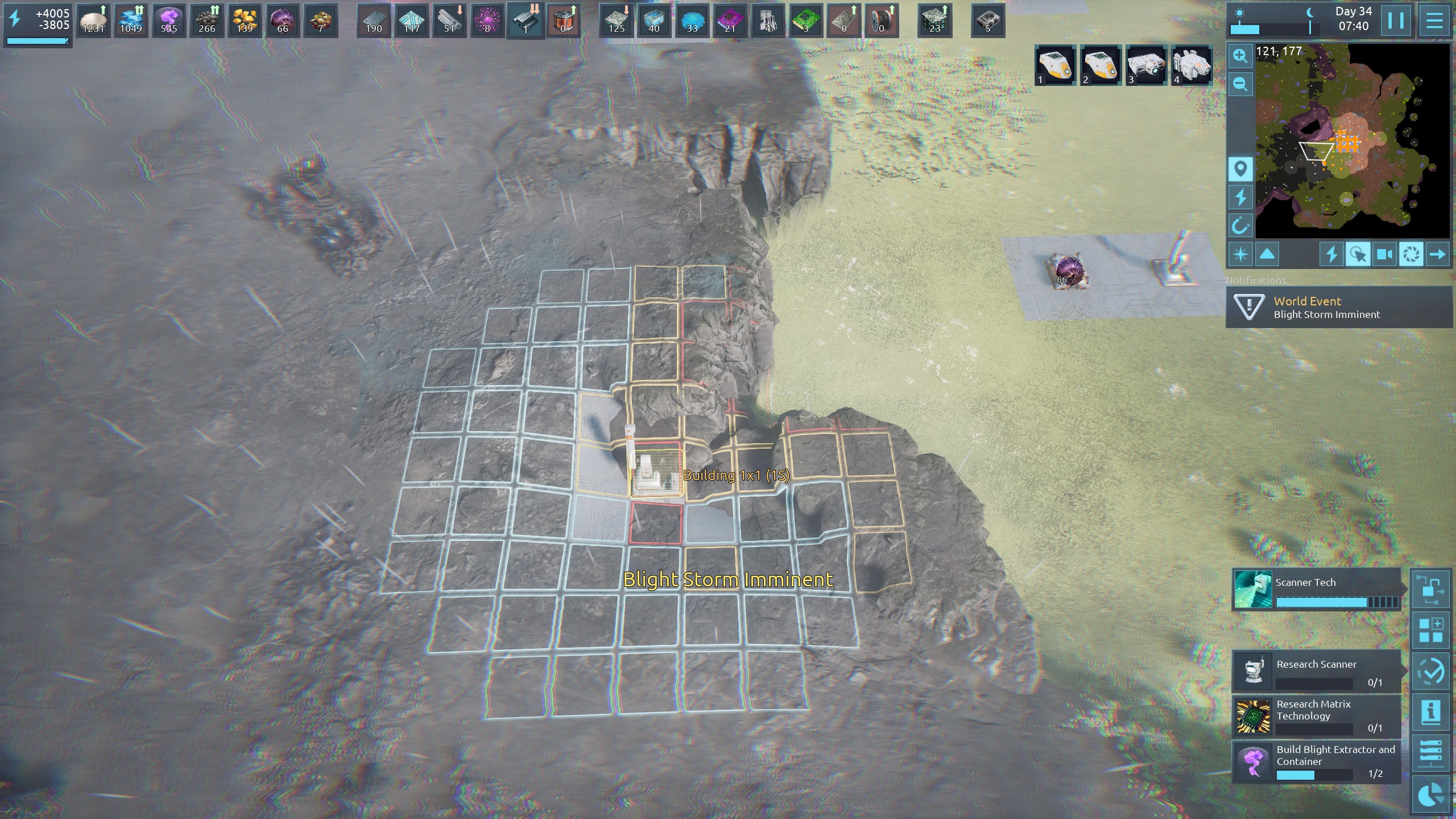The width and height of the screenshot is (1456, 819).
Task: Zoom out on the minimap
Action: (1240, 84)
